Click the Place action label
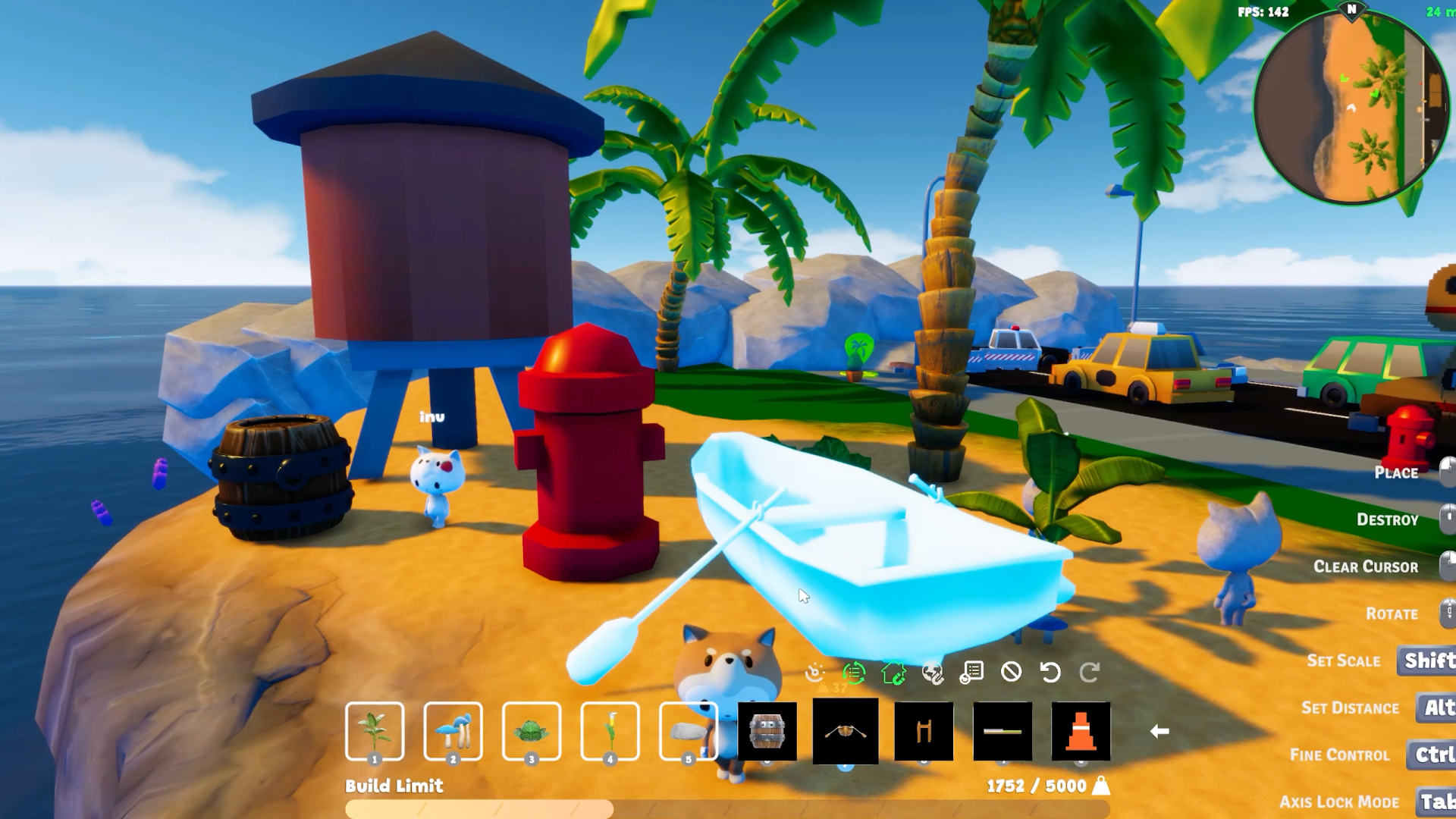This screenshot has width=1456, height=819. click(x=1397, y=472)
